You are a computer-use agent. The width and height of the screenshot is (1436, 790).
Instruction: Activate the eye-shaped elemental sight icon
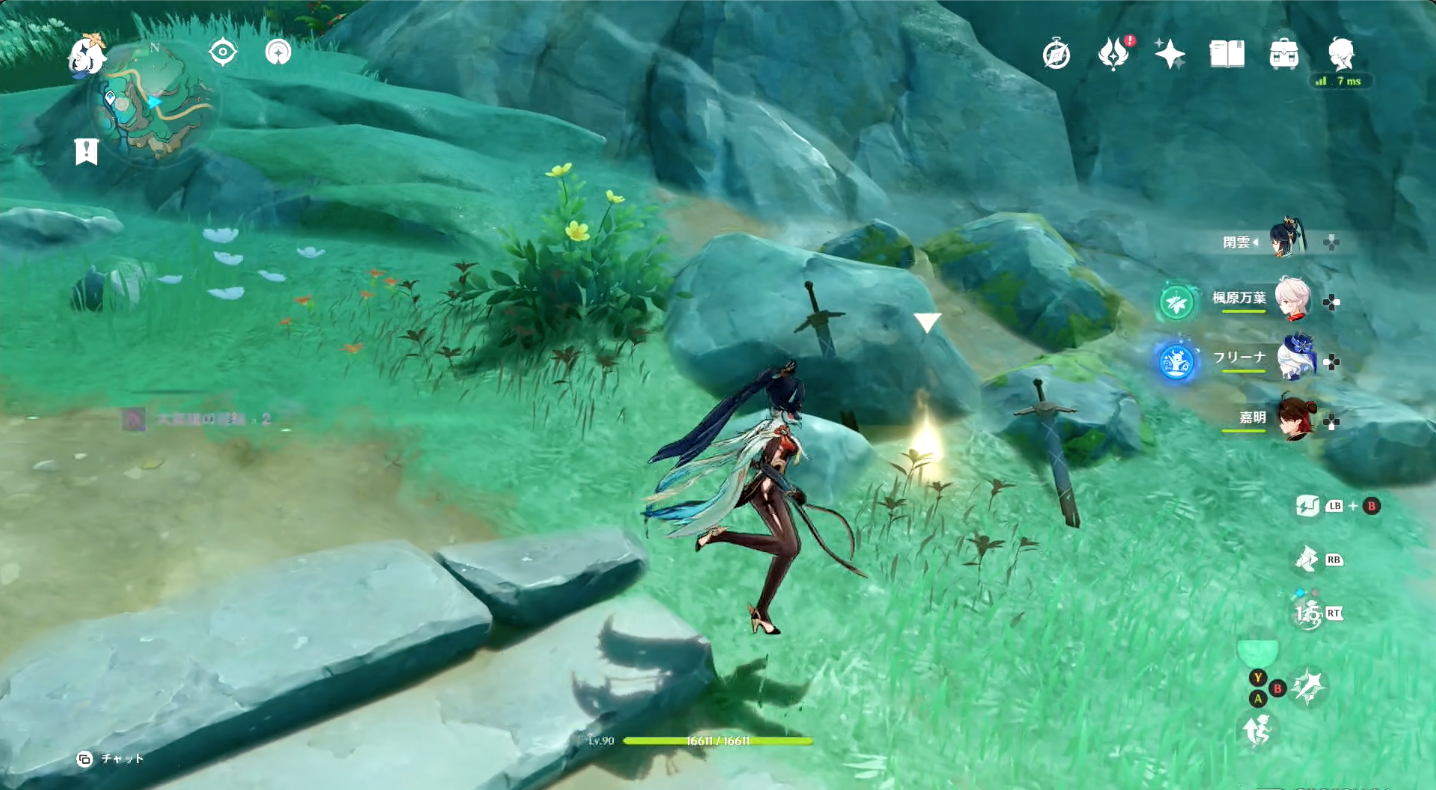point(222,52)
